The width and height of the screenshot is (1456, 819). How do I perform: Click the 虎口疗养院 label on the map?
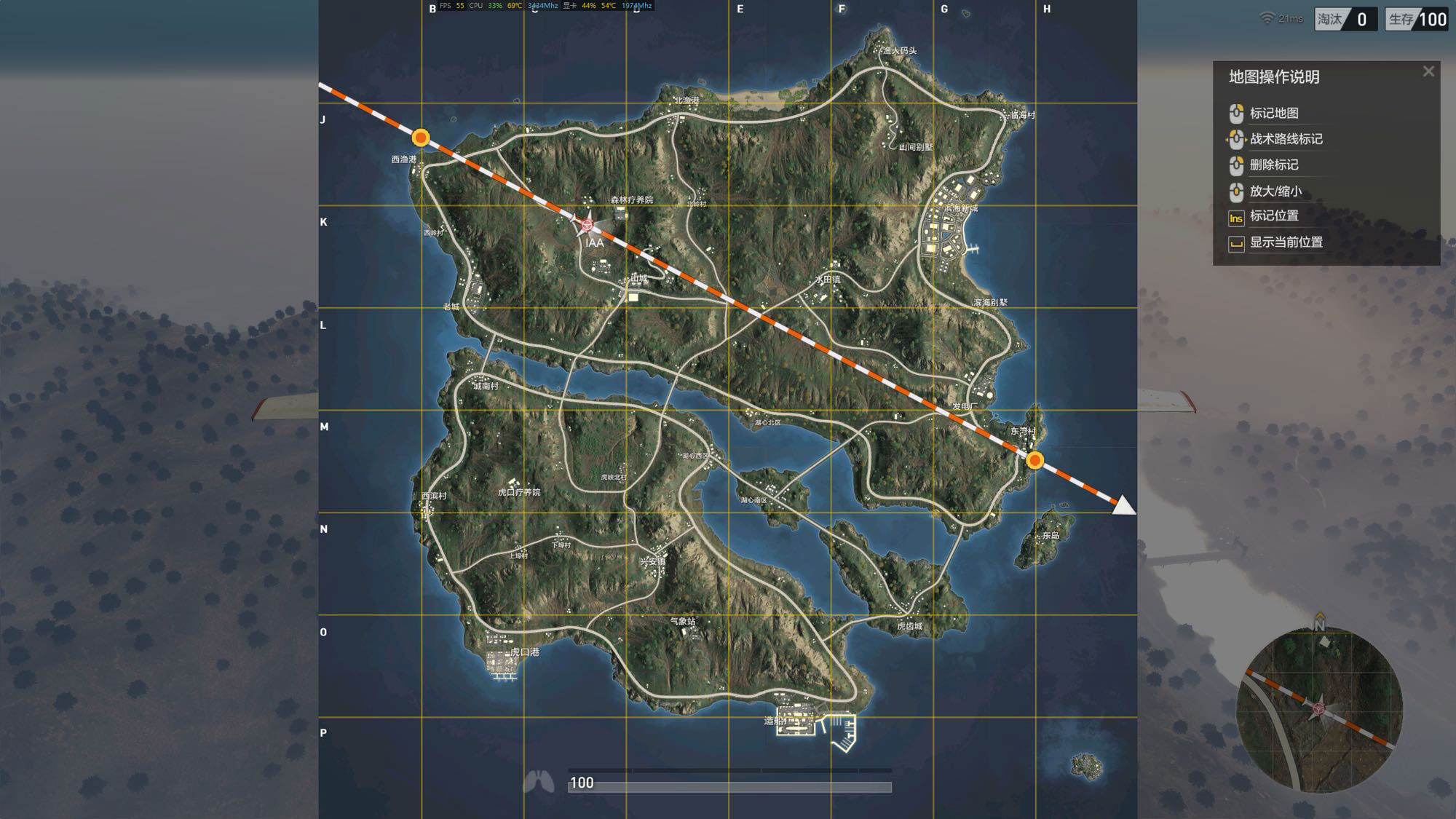click(519, 492)
